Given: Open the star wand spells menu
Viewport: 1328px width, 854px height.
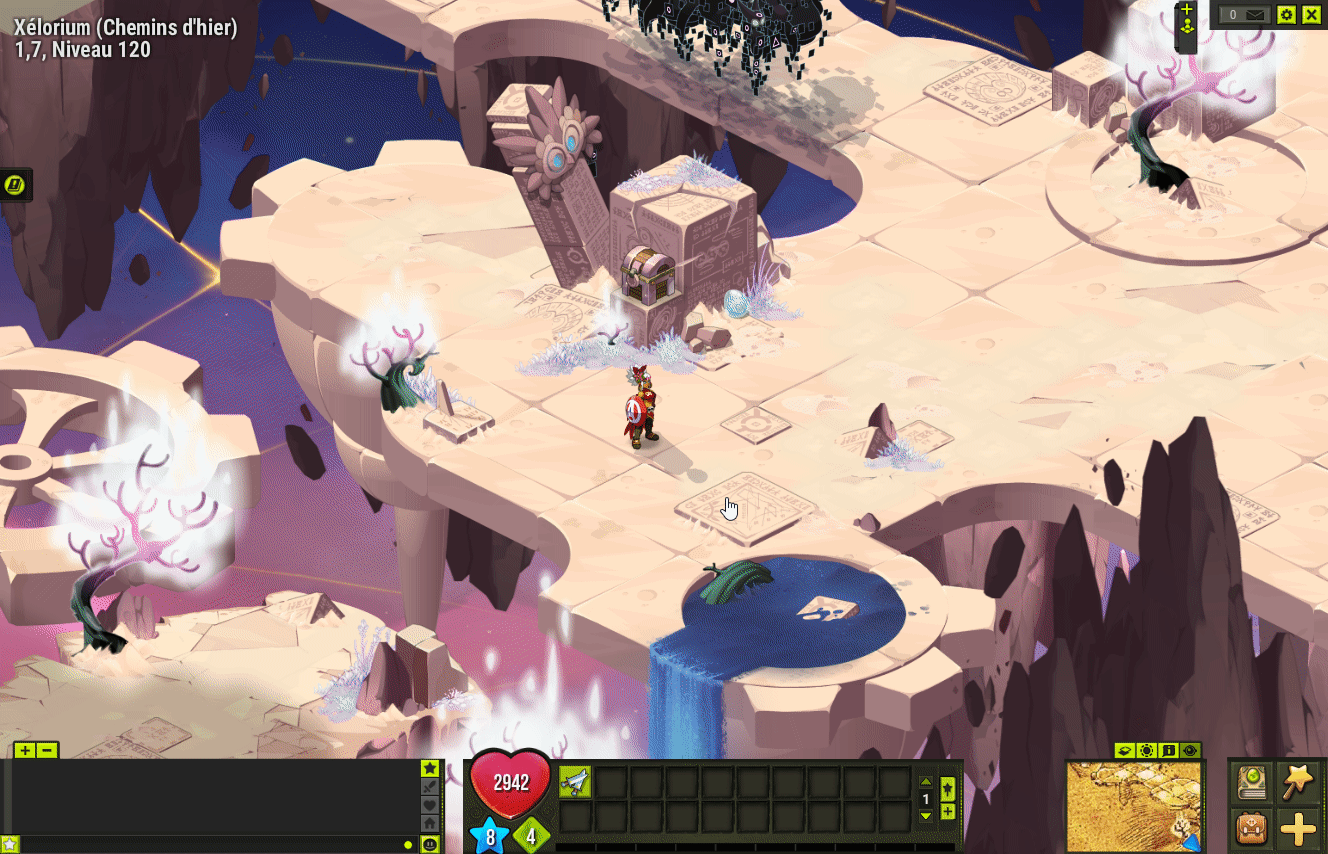Looking at the screenshot, I should point(1298,781).
